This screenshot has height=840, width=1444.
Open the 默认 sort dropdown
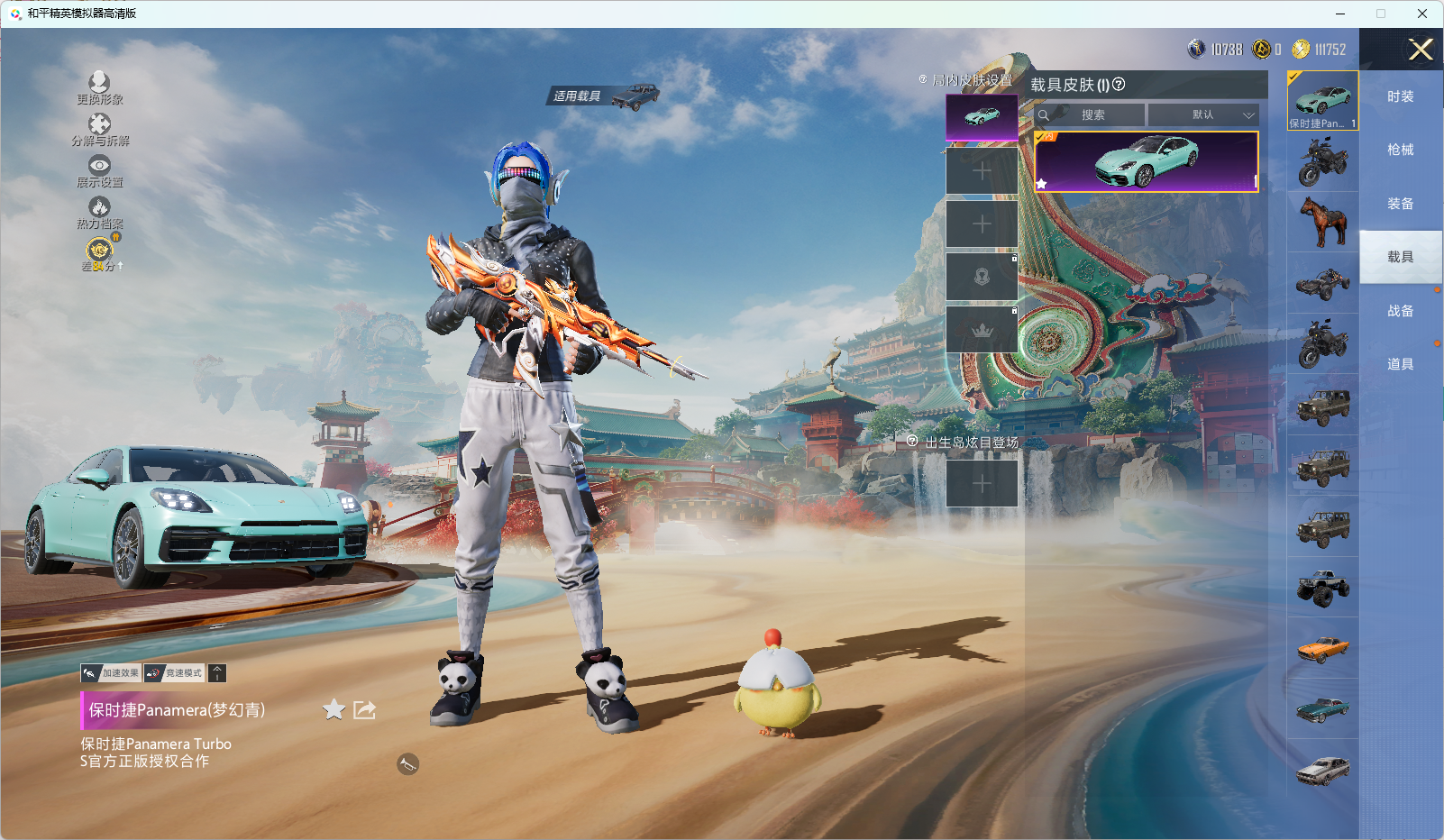[1203, 115]
